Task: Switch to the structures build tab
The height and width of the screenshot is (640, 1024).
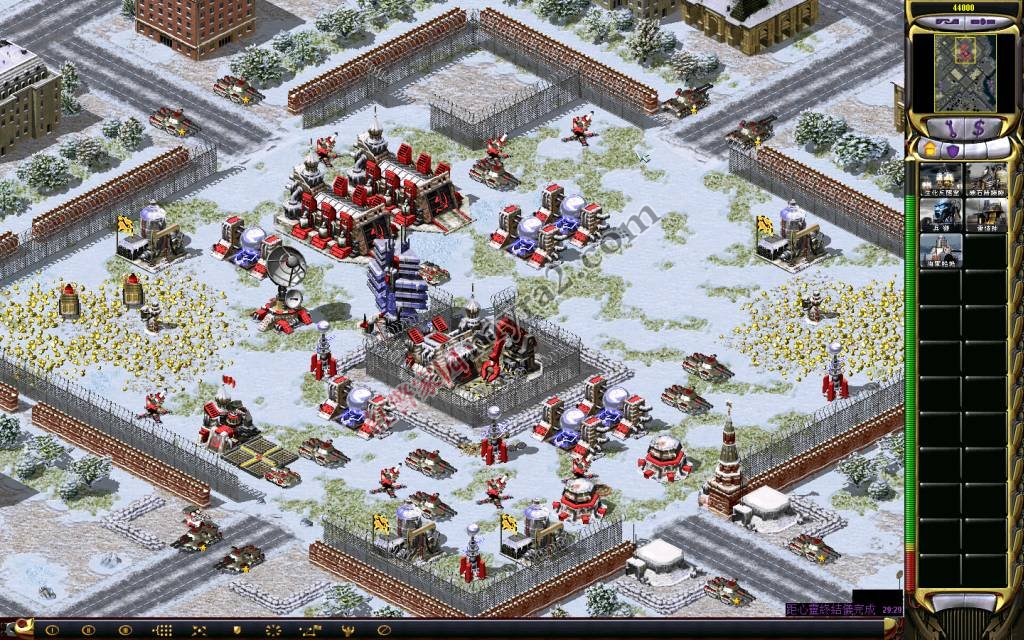Action: pos(929,149)
